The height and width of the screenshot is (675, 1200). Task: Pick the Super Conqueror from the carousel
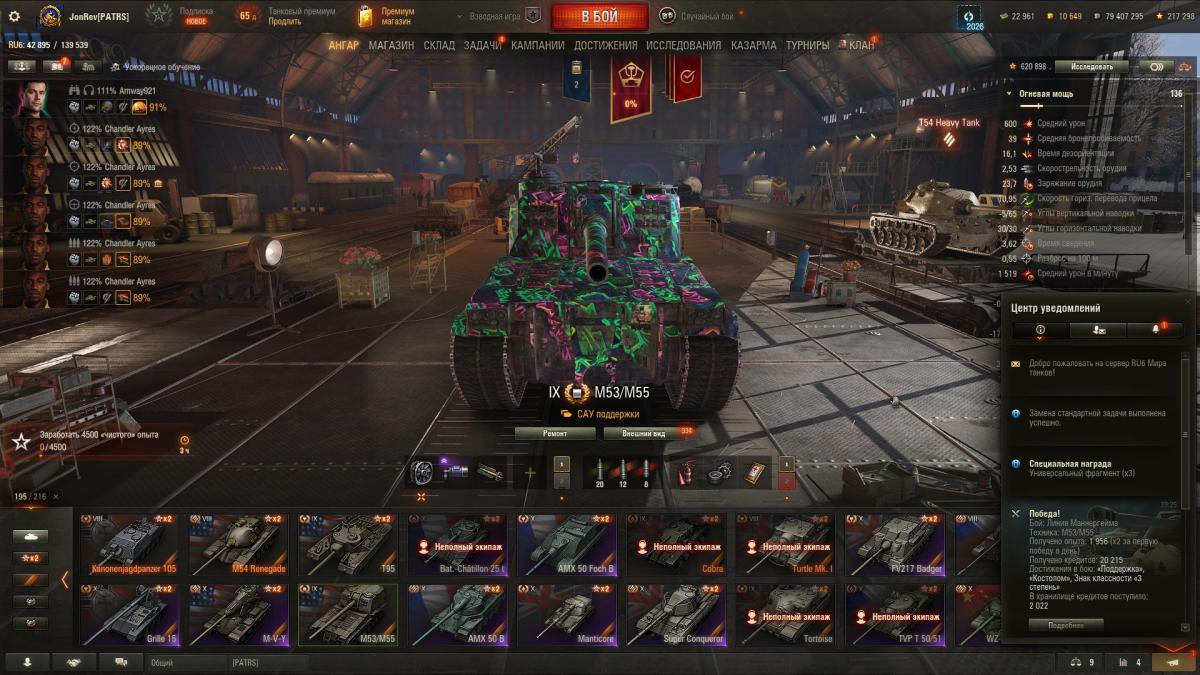[675, 614]
